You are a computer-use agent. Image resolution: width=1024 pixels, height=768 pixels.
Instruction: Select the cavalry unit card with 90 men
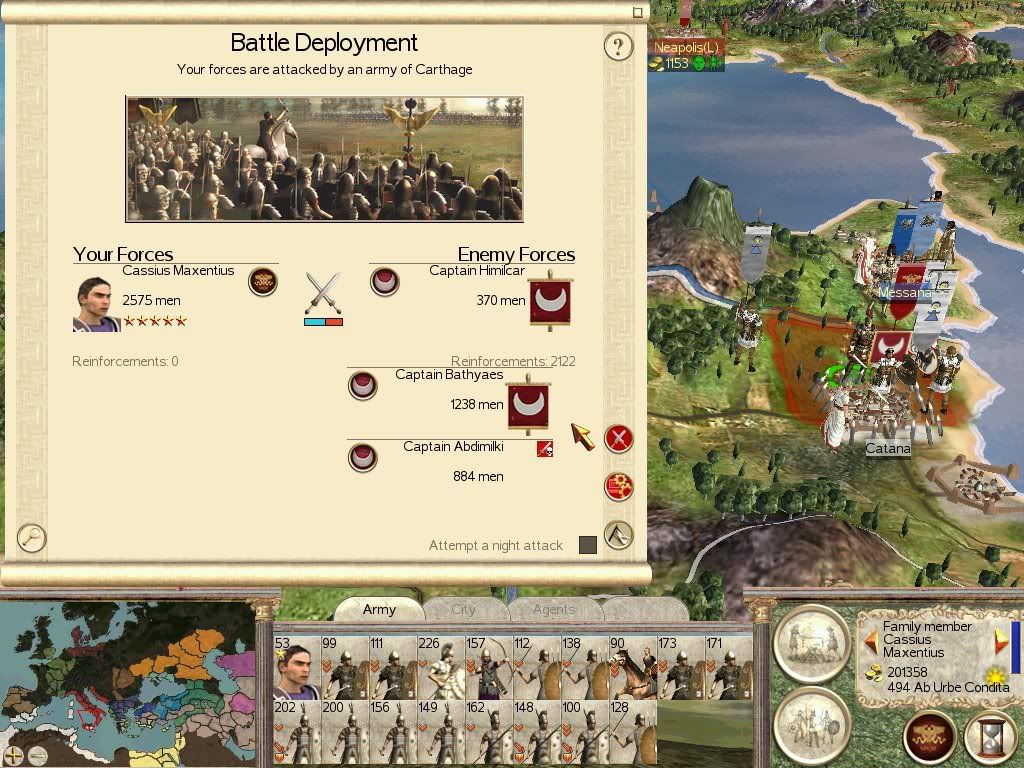click(632, 668)
